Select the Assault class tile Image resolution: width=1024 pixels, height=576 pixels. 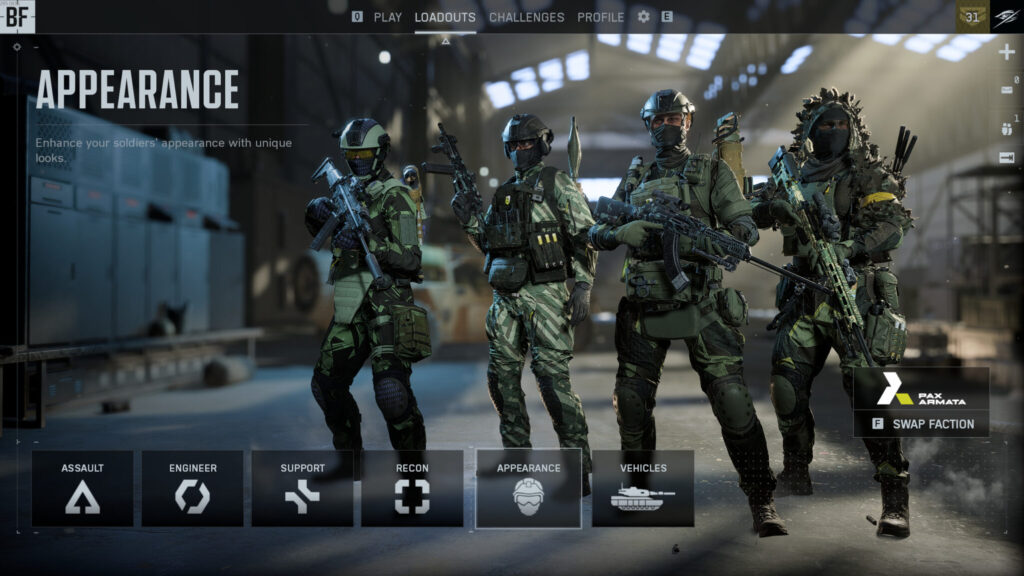(x=82, y=488)
